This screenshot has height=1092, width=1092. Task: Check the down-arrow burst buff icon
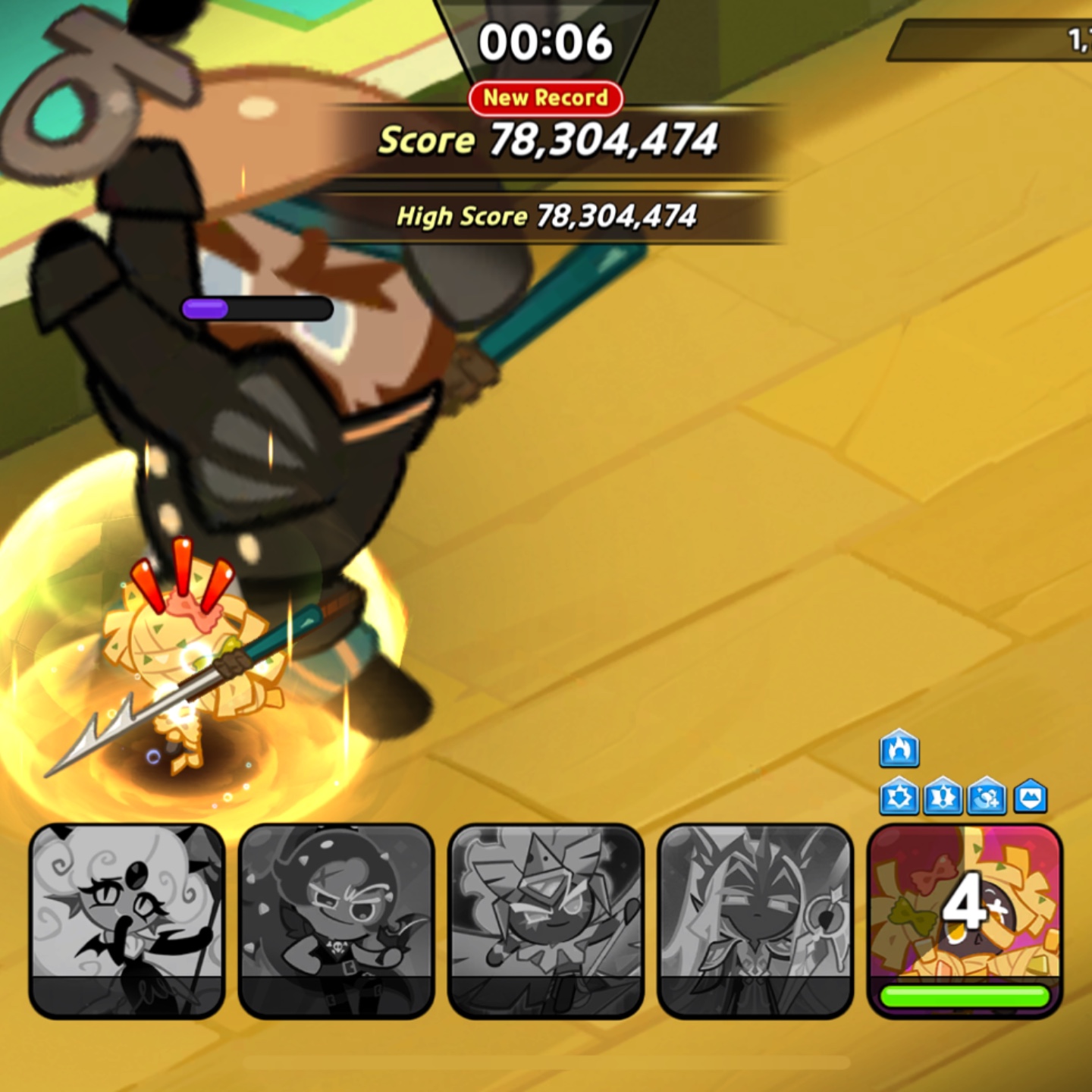pyautogui.click(x=899, y=797)
